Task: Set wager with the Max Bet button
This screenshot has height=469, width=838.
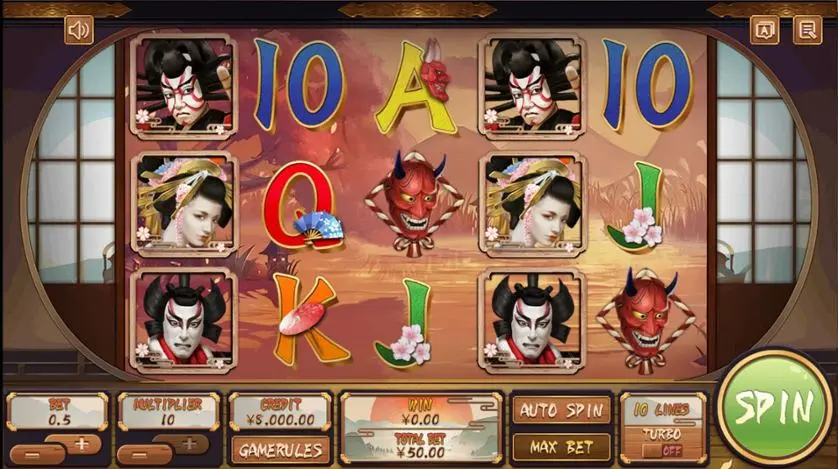Action: pyautogui.click(x=561, y=446)
